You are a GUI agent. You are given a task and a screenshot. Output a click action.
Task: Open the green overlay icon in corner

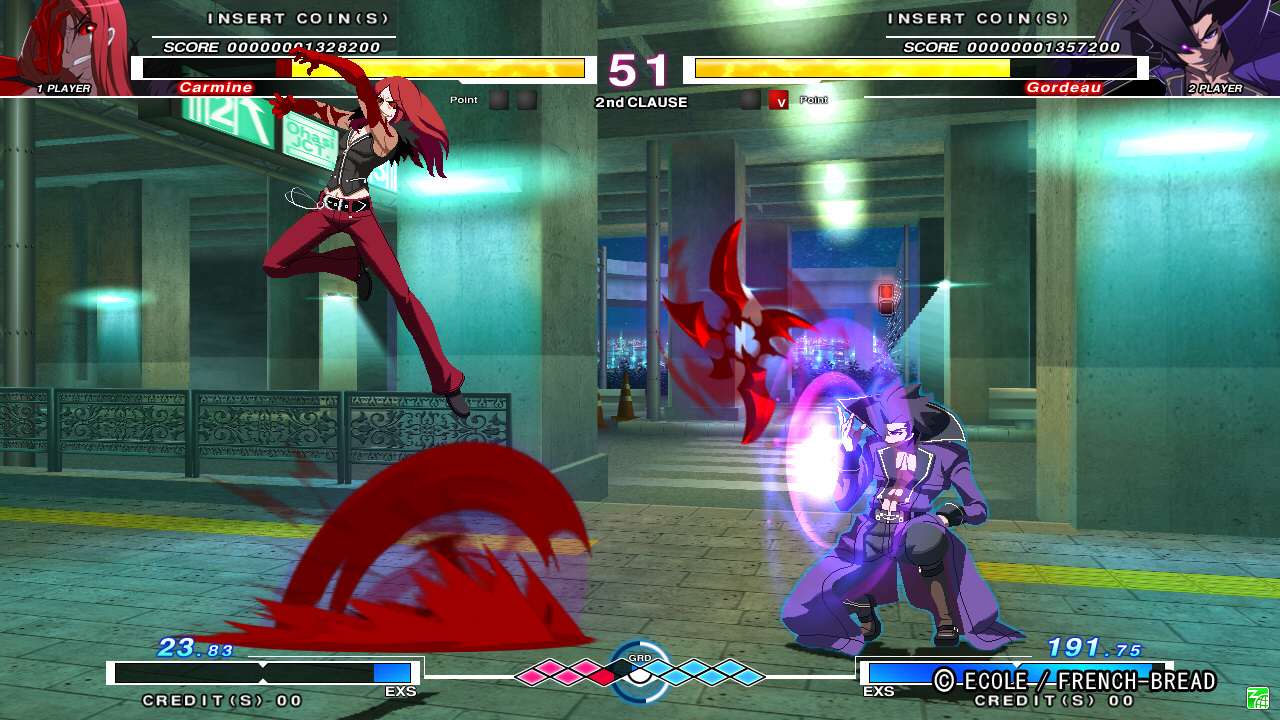click(x=1257, y=698)
